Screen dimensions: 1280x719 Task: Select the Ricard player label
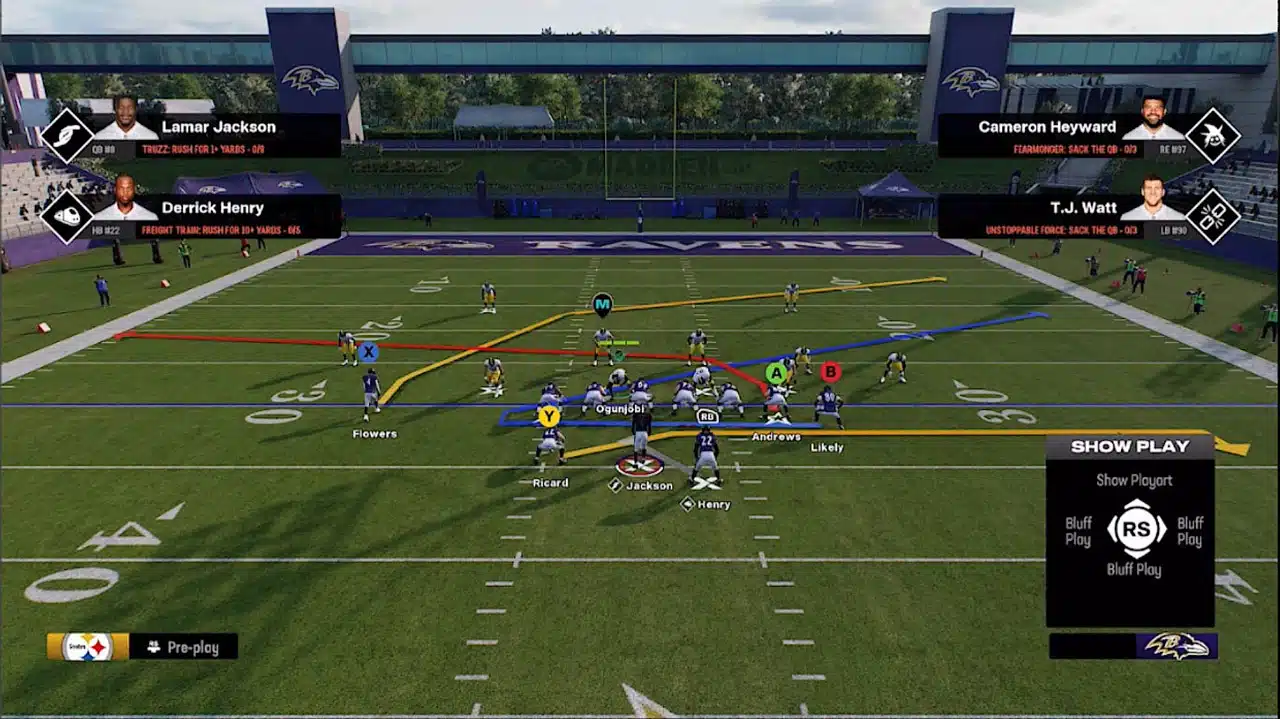(550, 483)
